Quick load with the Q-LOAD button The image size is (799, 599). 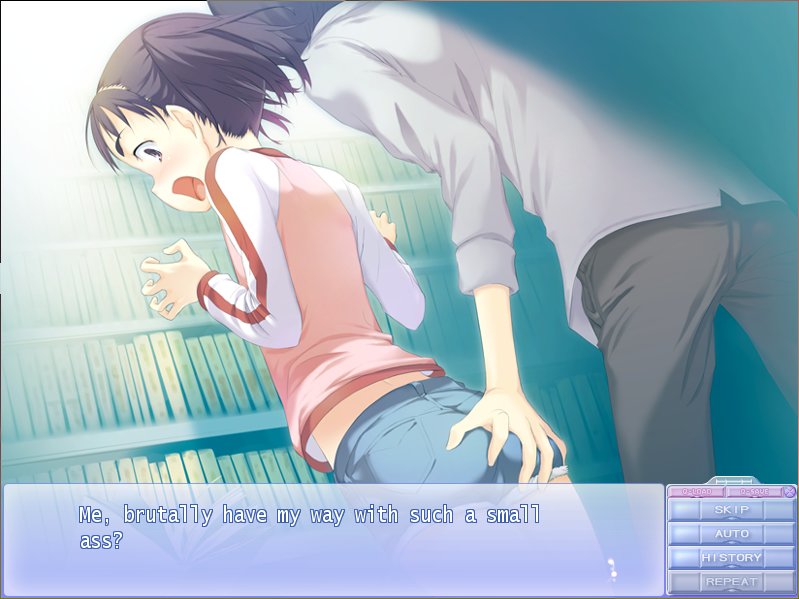(x=695, y=491)
